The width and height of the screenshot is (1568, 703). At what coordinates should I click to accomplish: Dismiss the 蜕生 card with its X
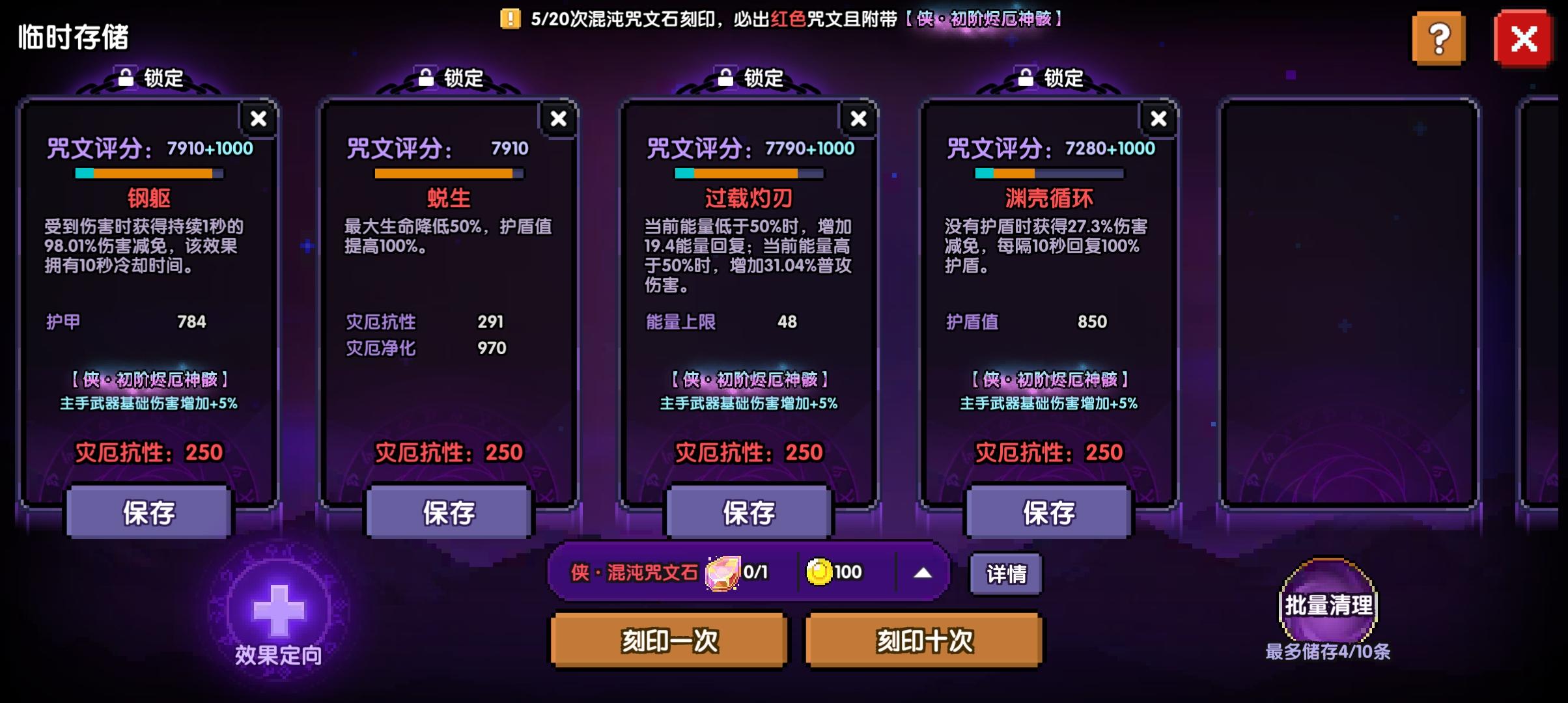click(558, 118)
